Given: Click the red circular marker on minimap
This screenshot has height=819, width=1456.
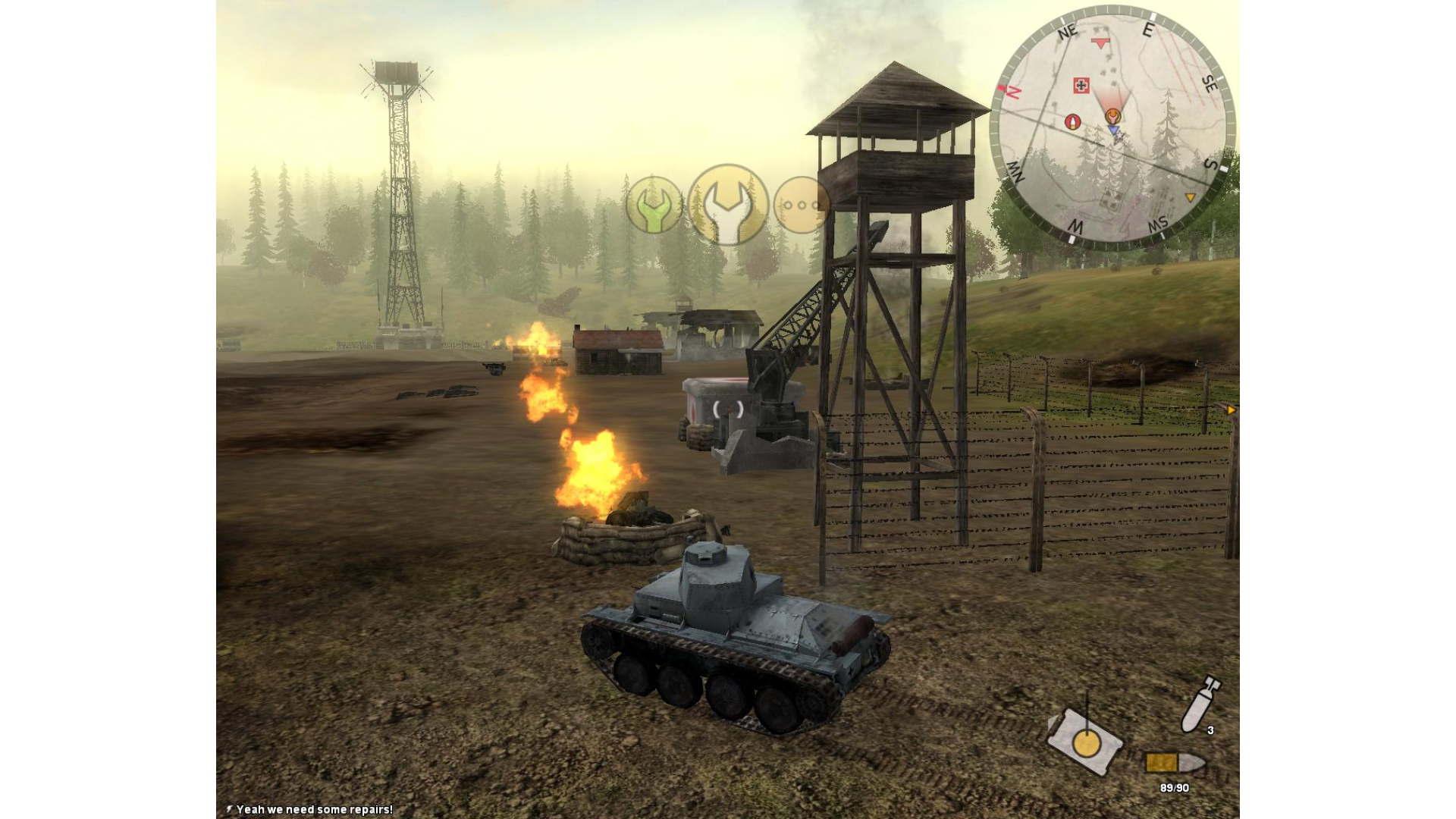Looking at the screenshot, I should coord(1072,121).
